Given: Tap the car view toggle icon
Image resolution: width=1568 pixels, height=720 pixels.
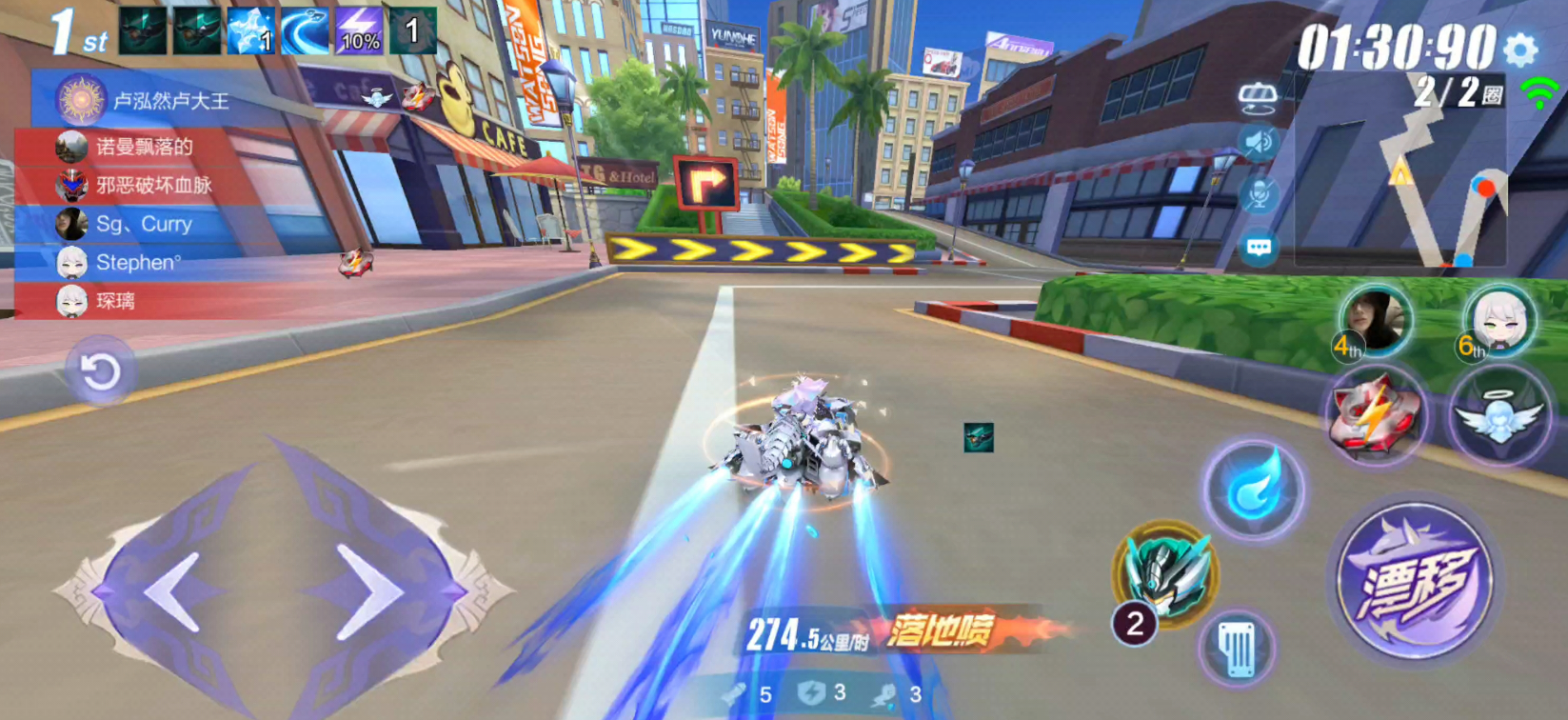Looking at the screenshot, I should point(1259,95).
